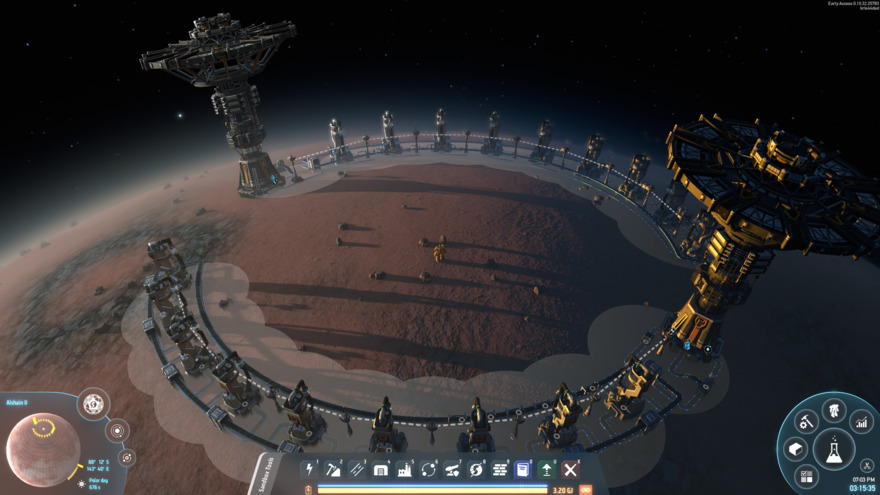
Task: Open the Dyson sphere editor panel
Action: coord(93,405)
